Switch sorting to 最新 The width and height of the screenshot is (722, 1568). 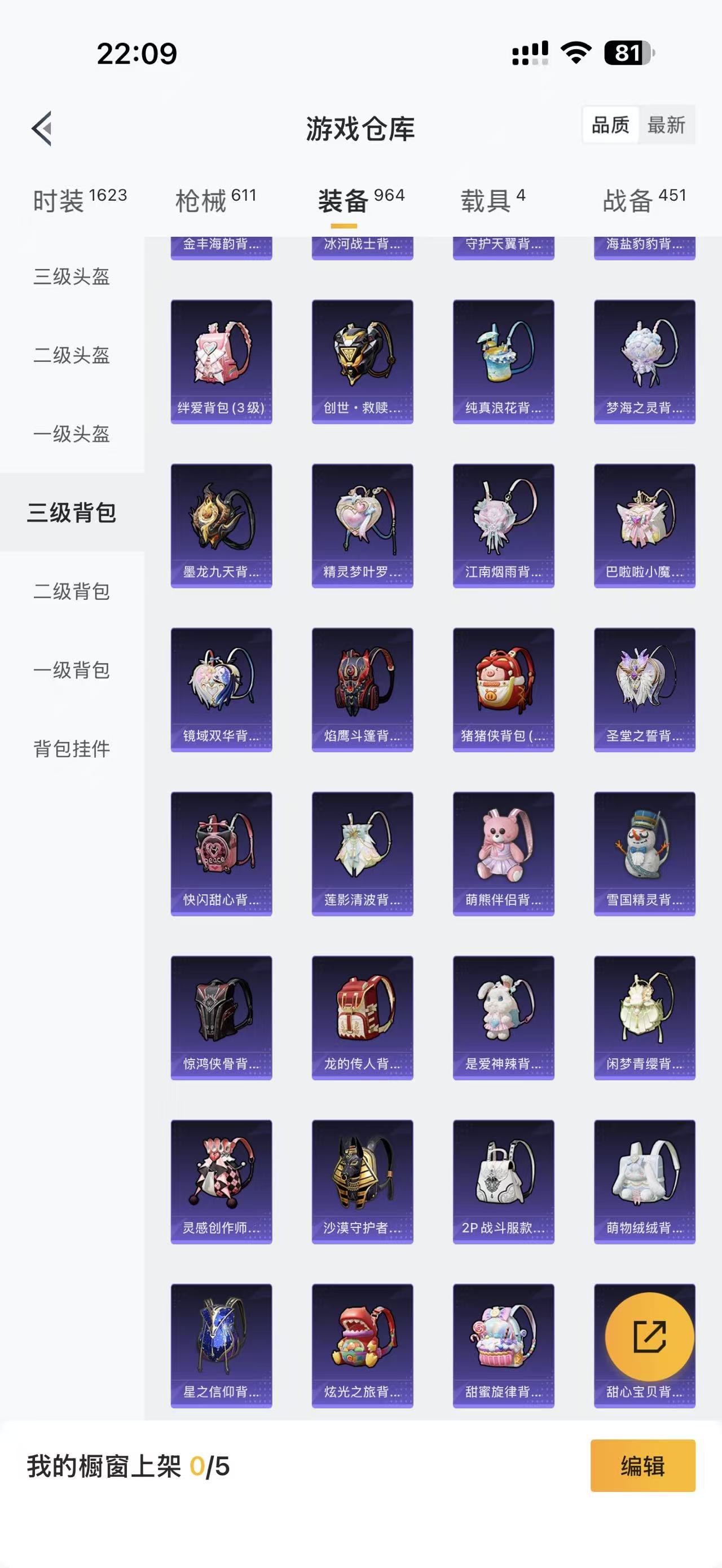pyautogui.click(x=667, y=126)
